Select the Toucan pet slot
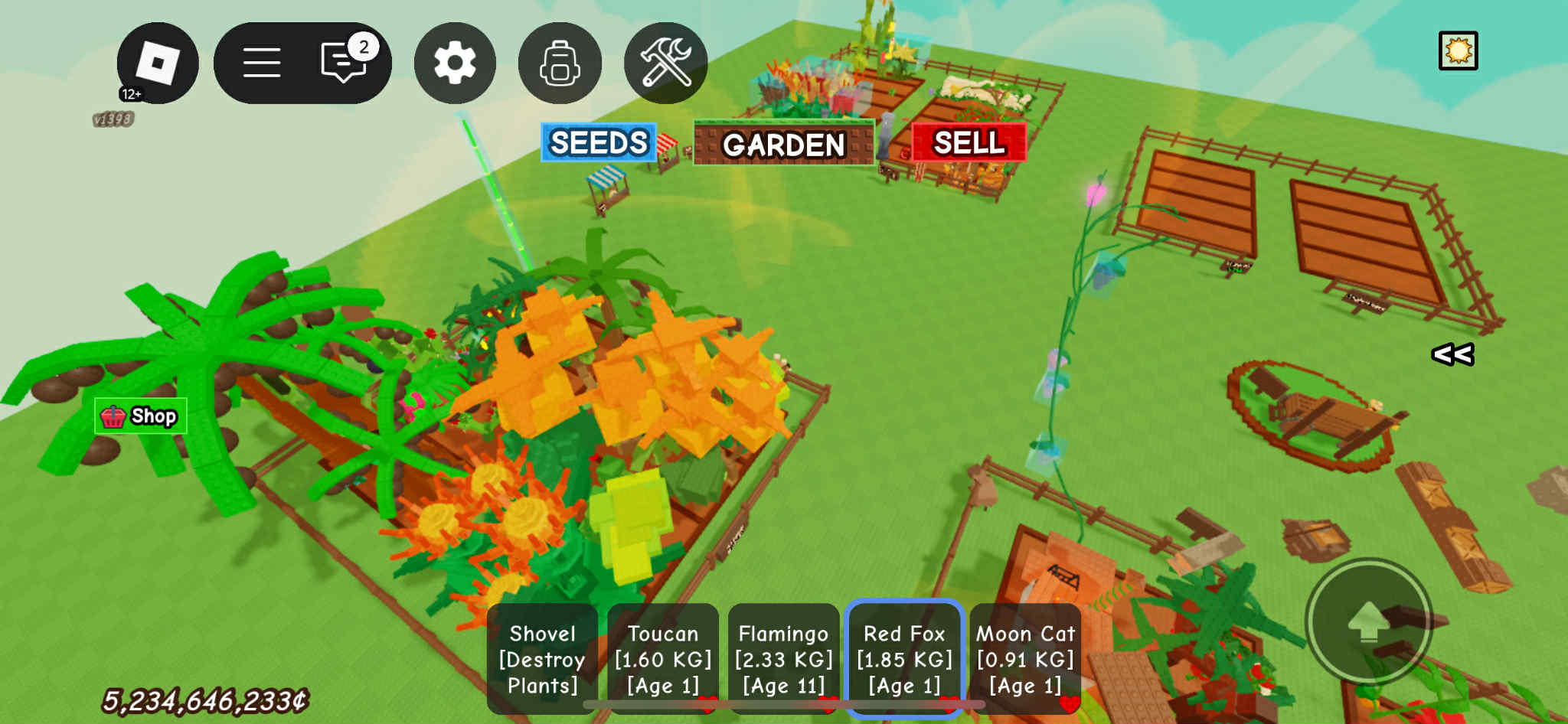1568x724 pixels. tap(663, 659)
